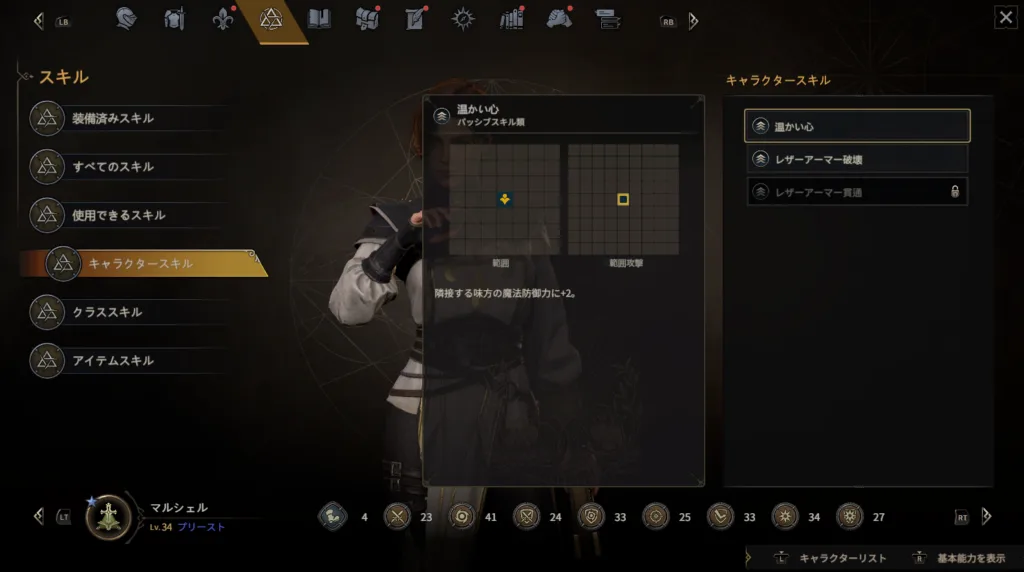Switch to クラススキル in the skill menu
This screenshot has width=1024, height=572.
(106, 312)
